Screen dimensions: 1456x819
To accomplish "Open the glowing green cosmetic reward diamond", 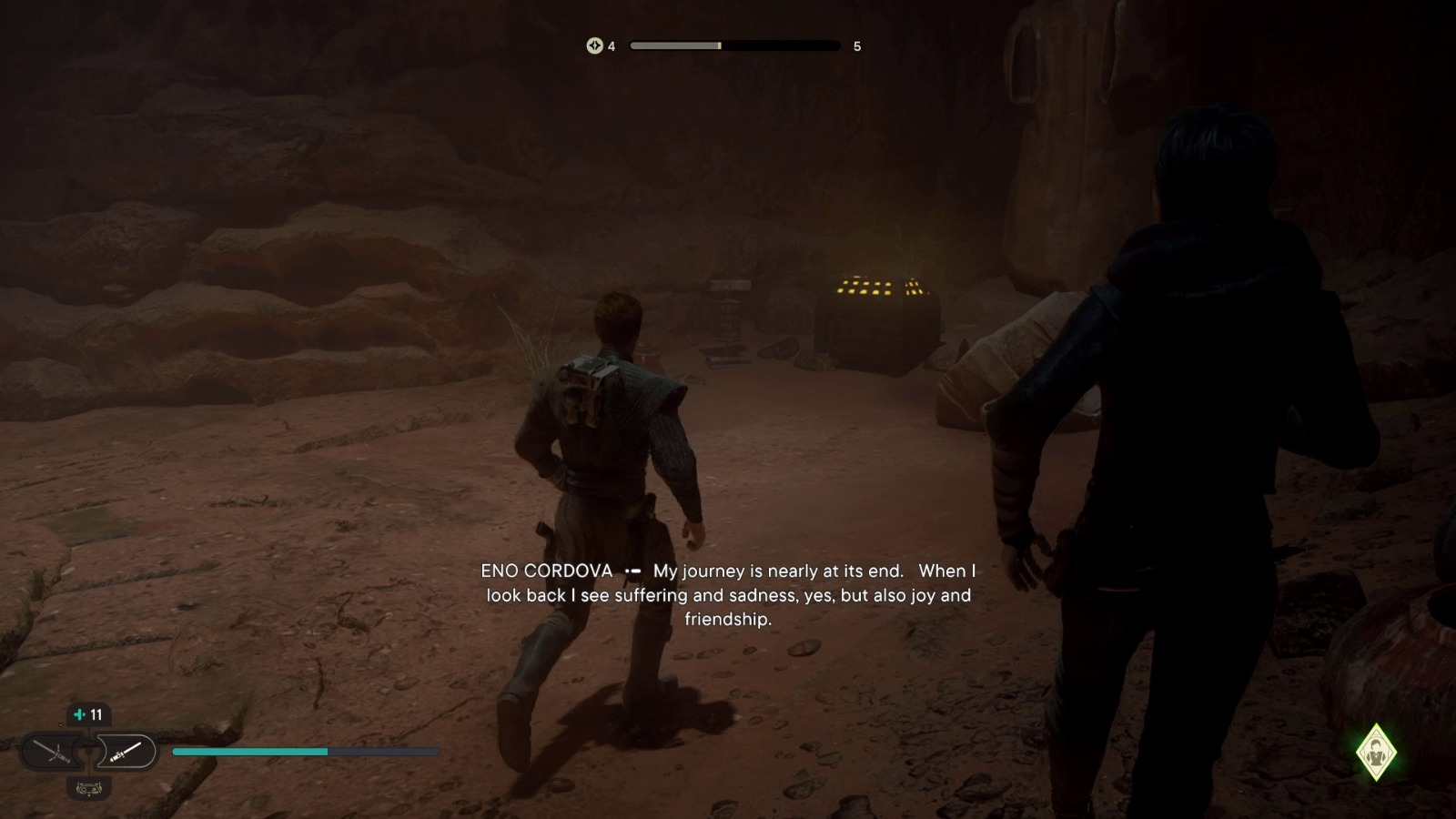I will click(x=1377, y=750).
